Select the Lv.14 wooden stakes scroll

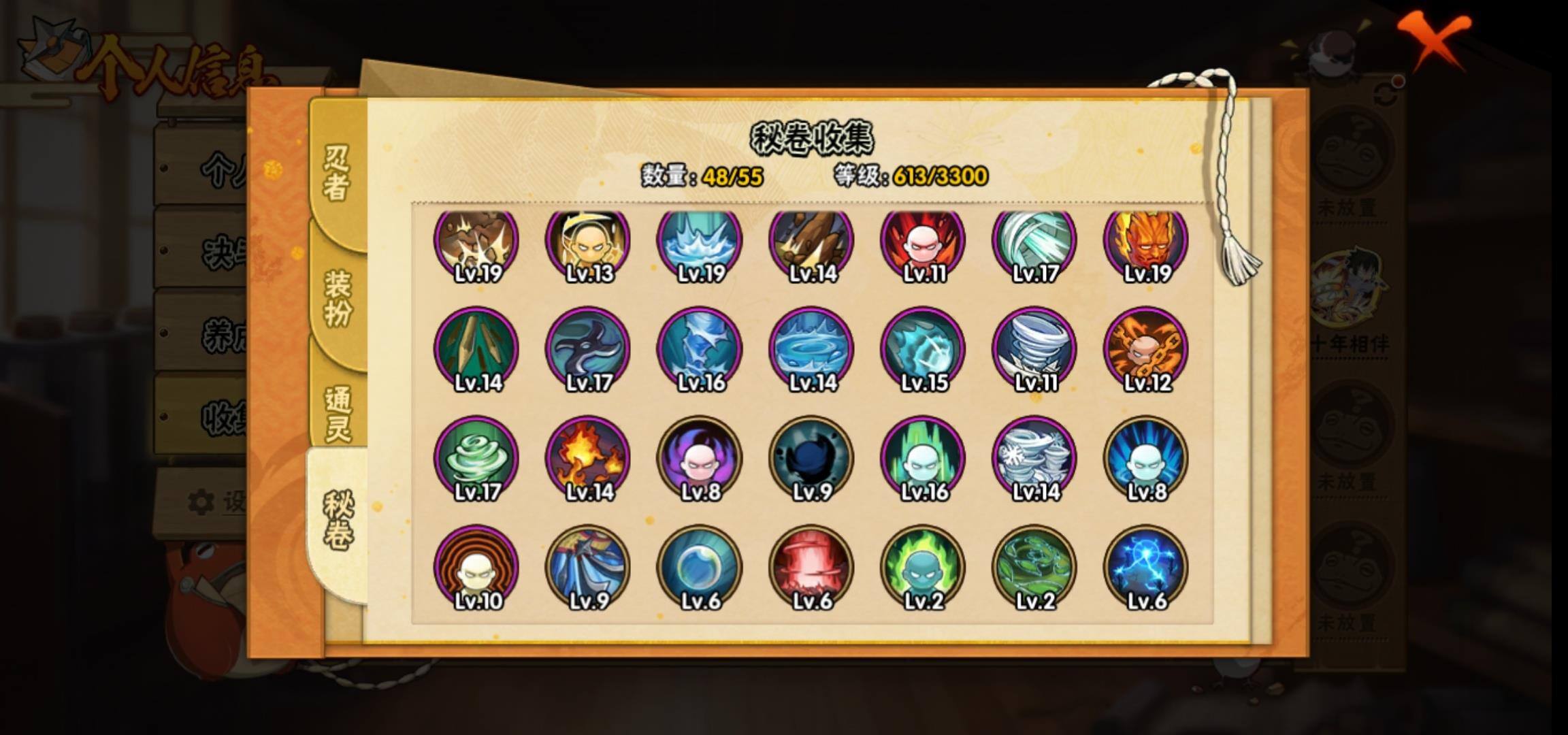(x=476, y=348)
